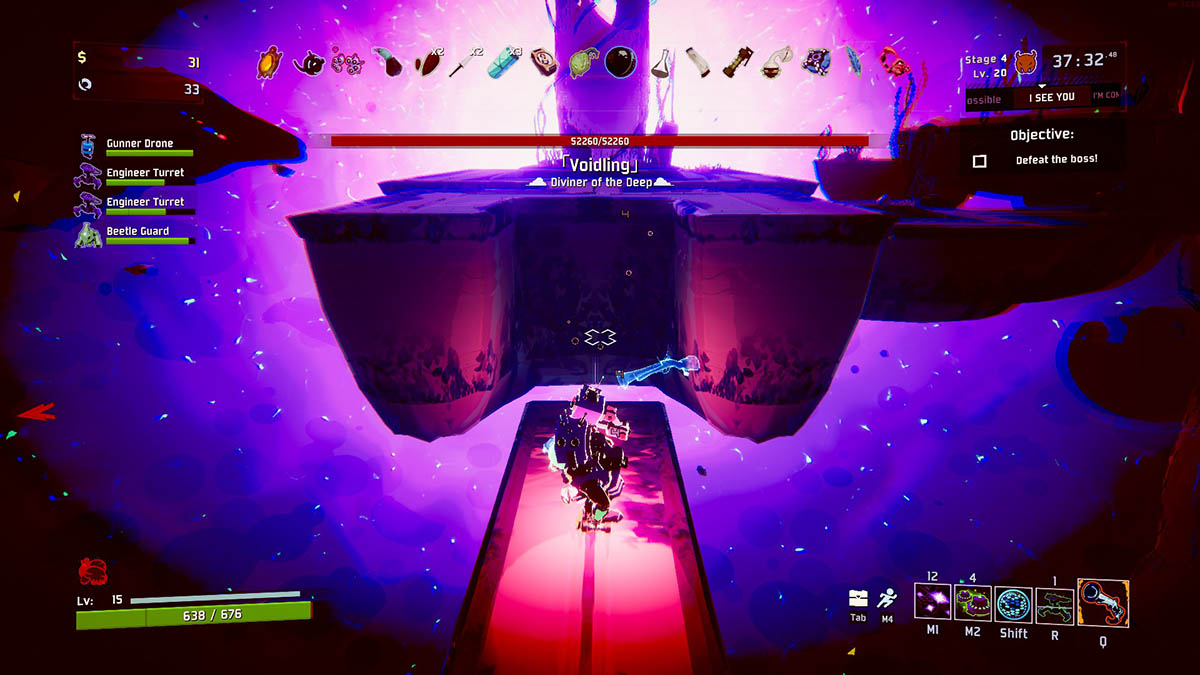Inspect the blue feather item icon
1200x675 pixels.
(853, 63)
